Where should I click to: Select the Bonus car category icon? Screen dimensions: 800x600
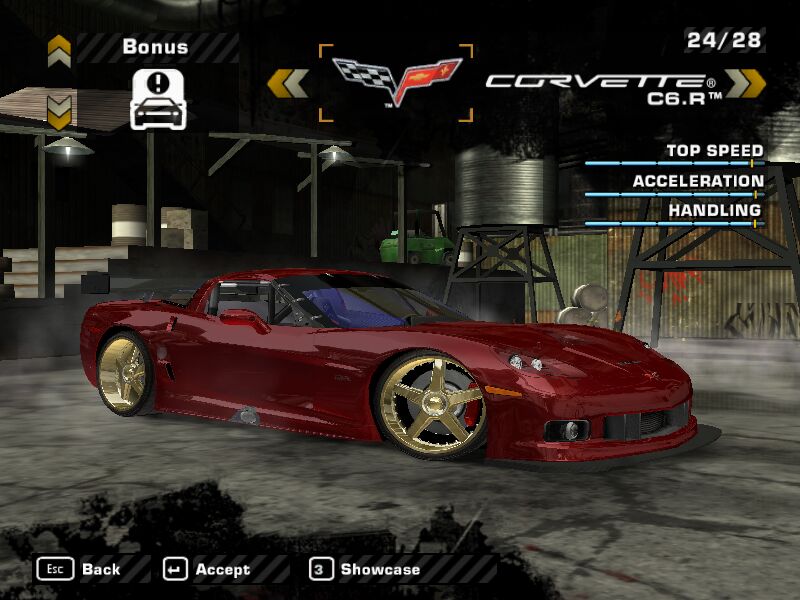[x=159, y=99]
